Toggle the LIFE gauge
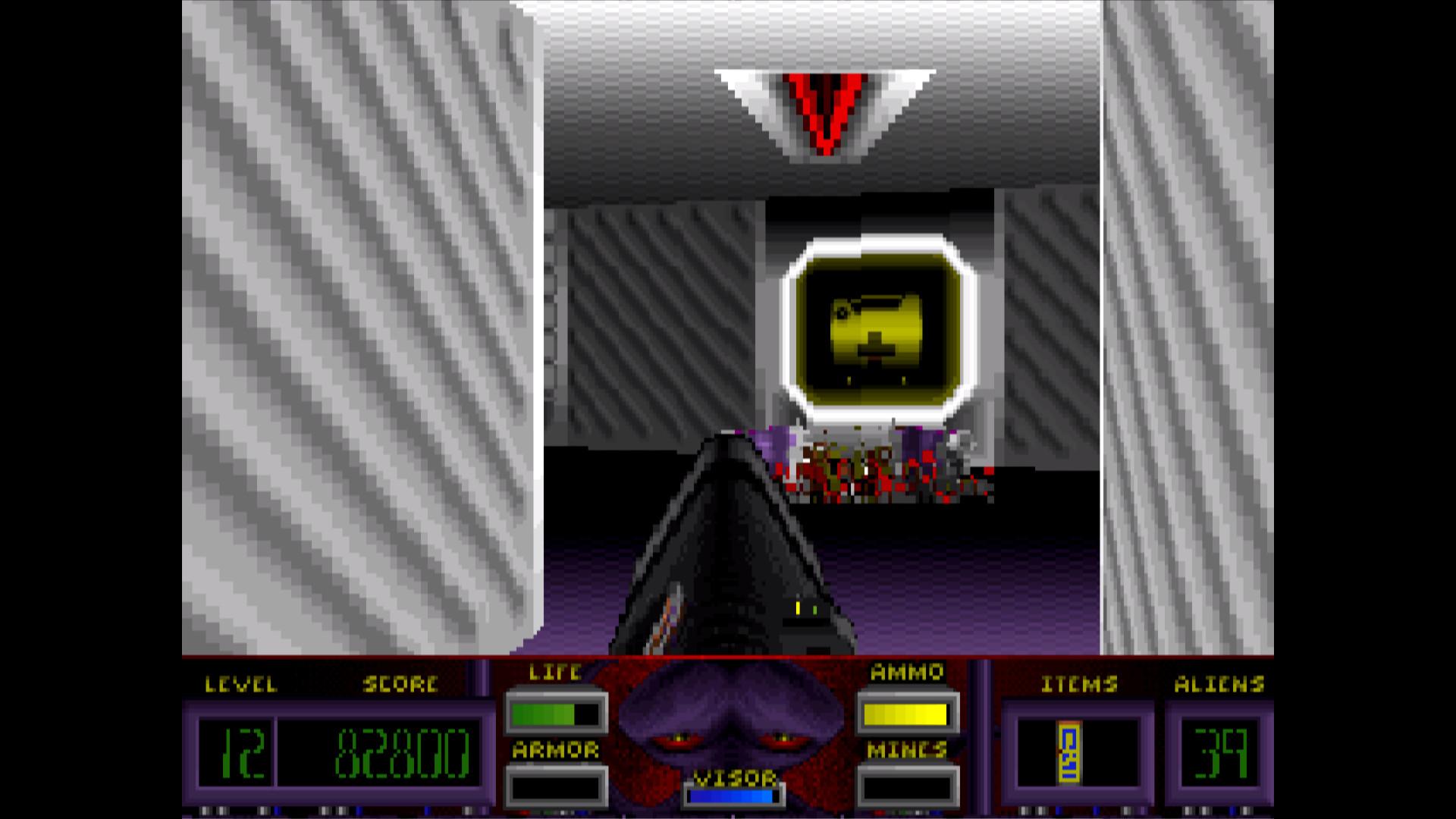The height and width of the screenshot is (819, 1456). (x=554, y=713)
